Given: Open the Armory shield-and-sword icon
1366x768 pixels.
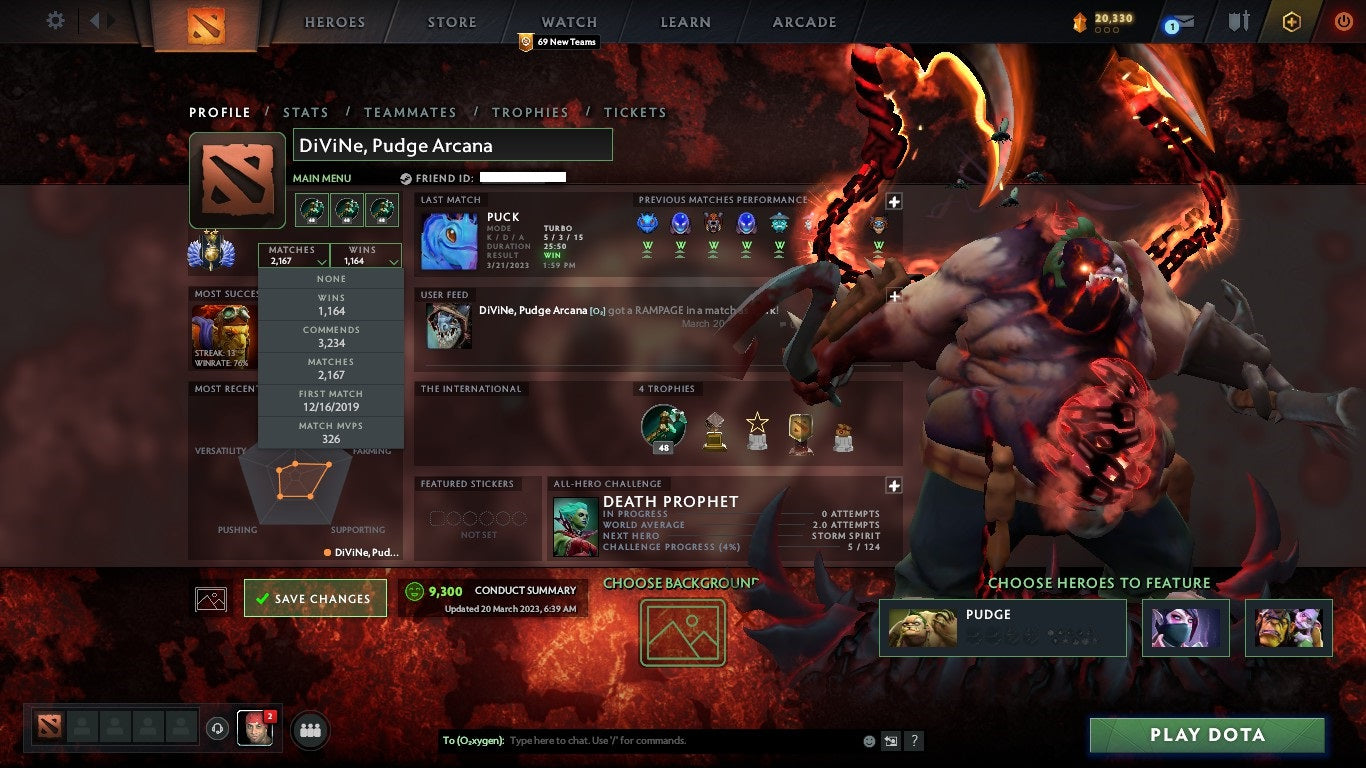Looking at the screenshot, I should [x=1240, y=21].
